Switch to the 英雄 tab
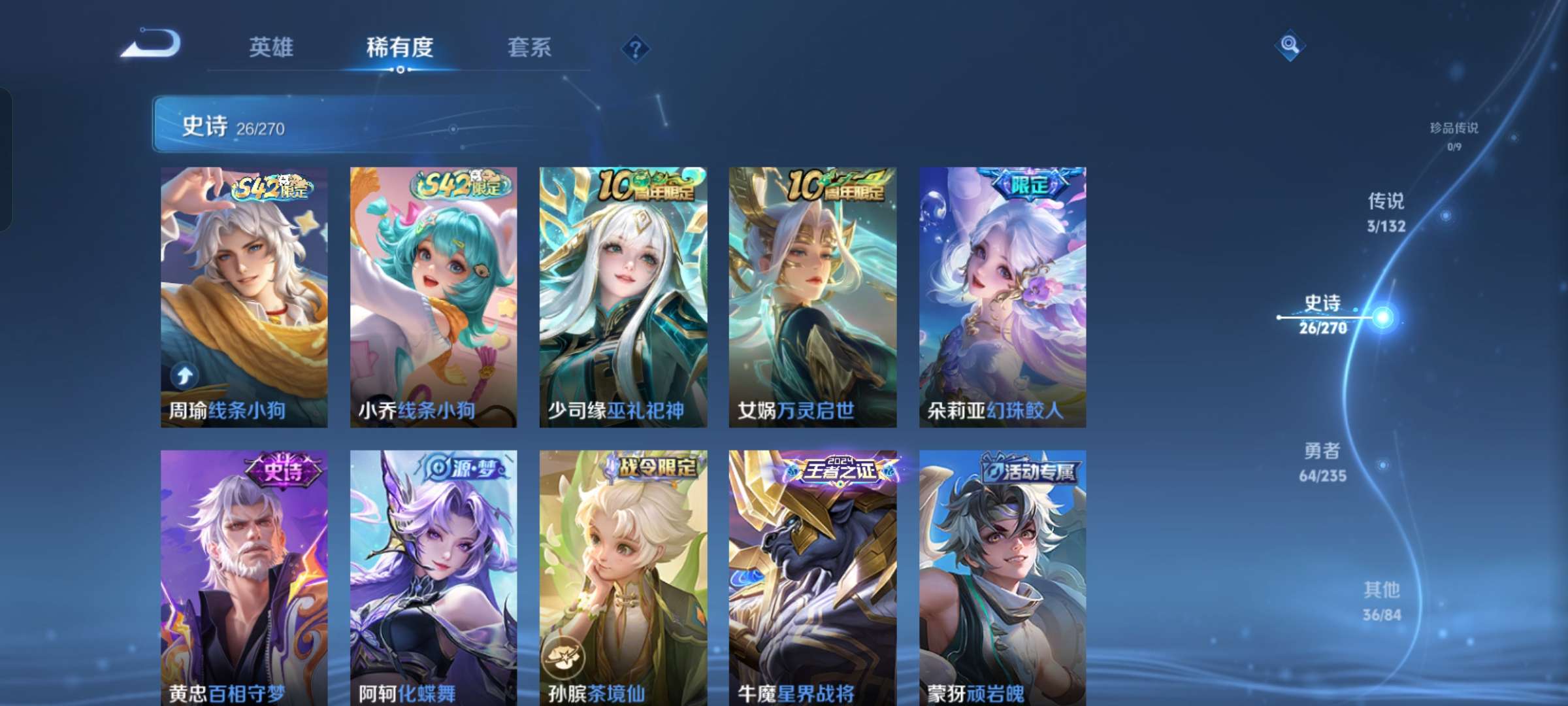This screenshot has width=1568, height=706. [x=271, y=48]
